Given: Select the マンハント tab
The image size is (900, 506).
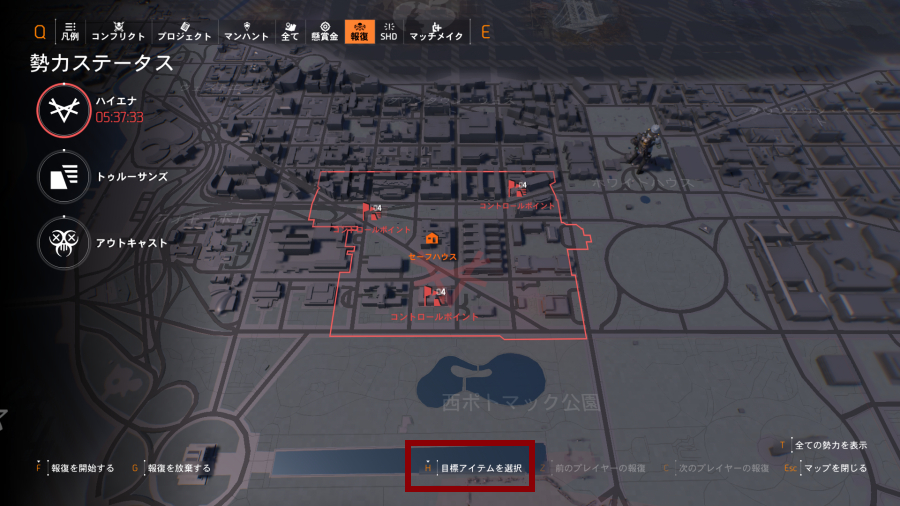Looking at the screenshot, I should tap(246, 31).
